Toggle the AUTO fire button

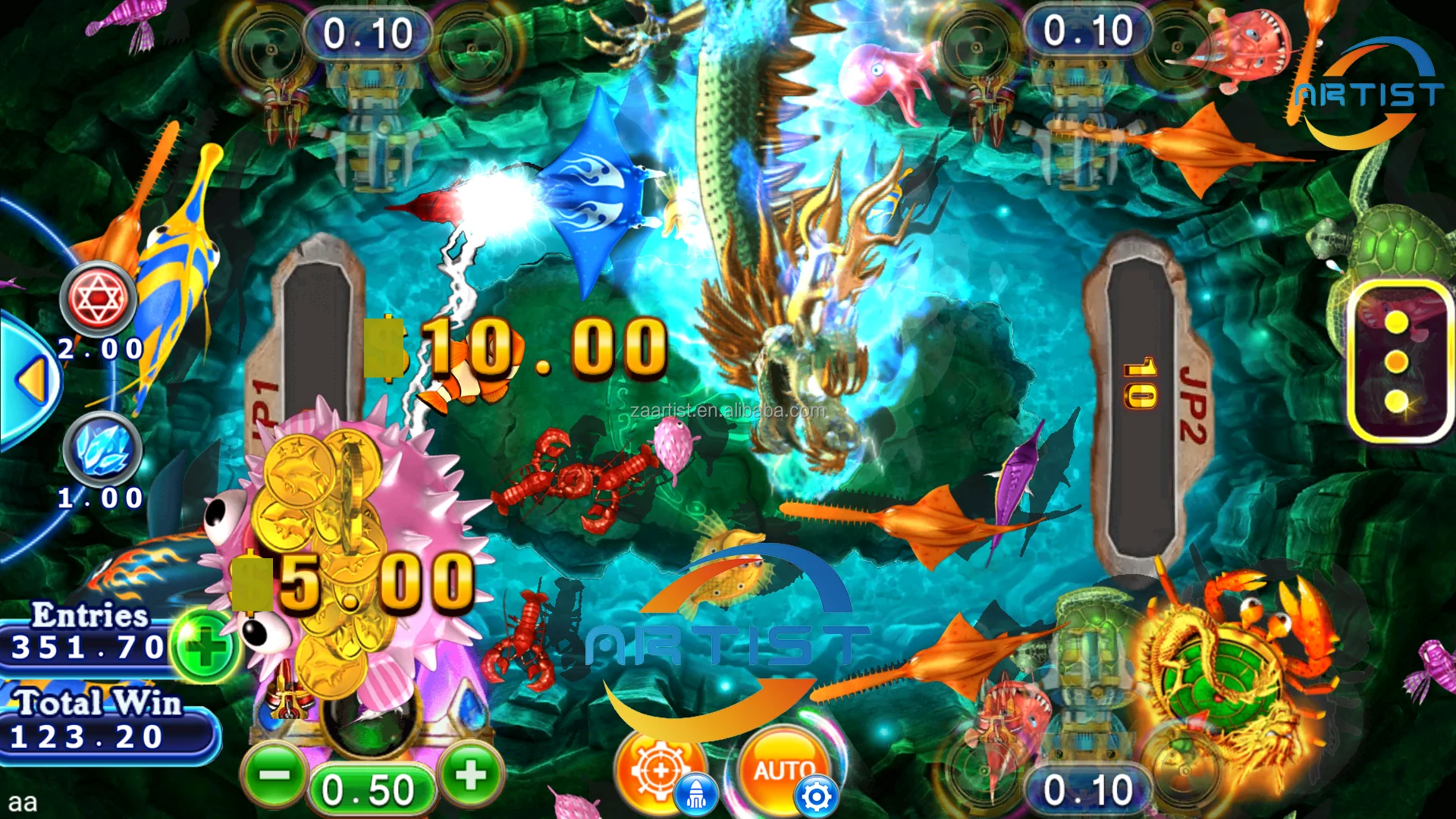point(781,767)
